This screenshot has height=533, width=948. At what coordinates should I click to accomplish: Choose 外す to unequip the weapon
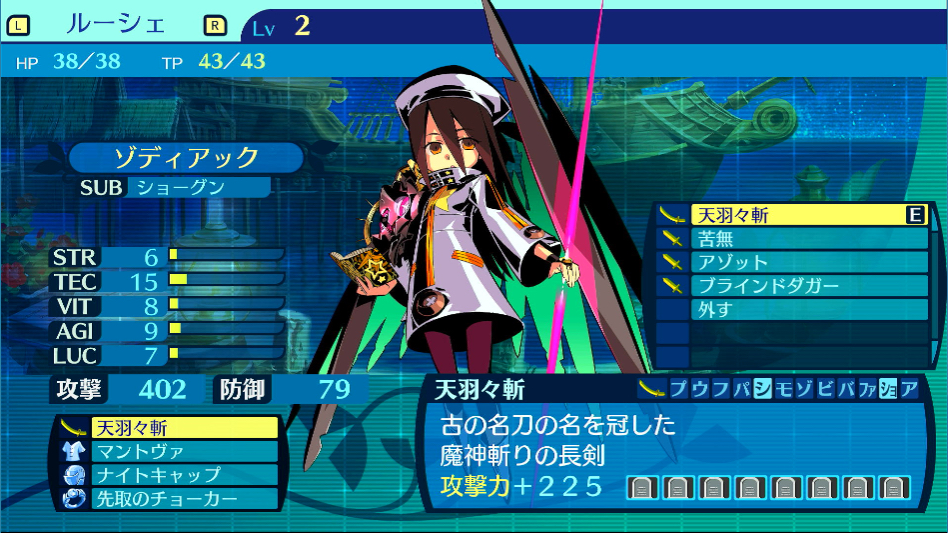[x=790, y=309]
